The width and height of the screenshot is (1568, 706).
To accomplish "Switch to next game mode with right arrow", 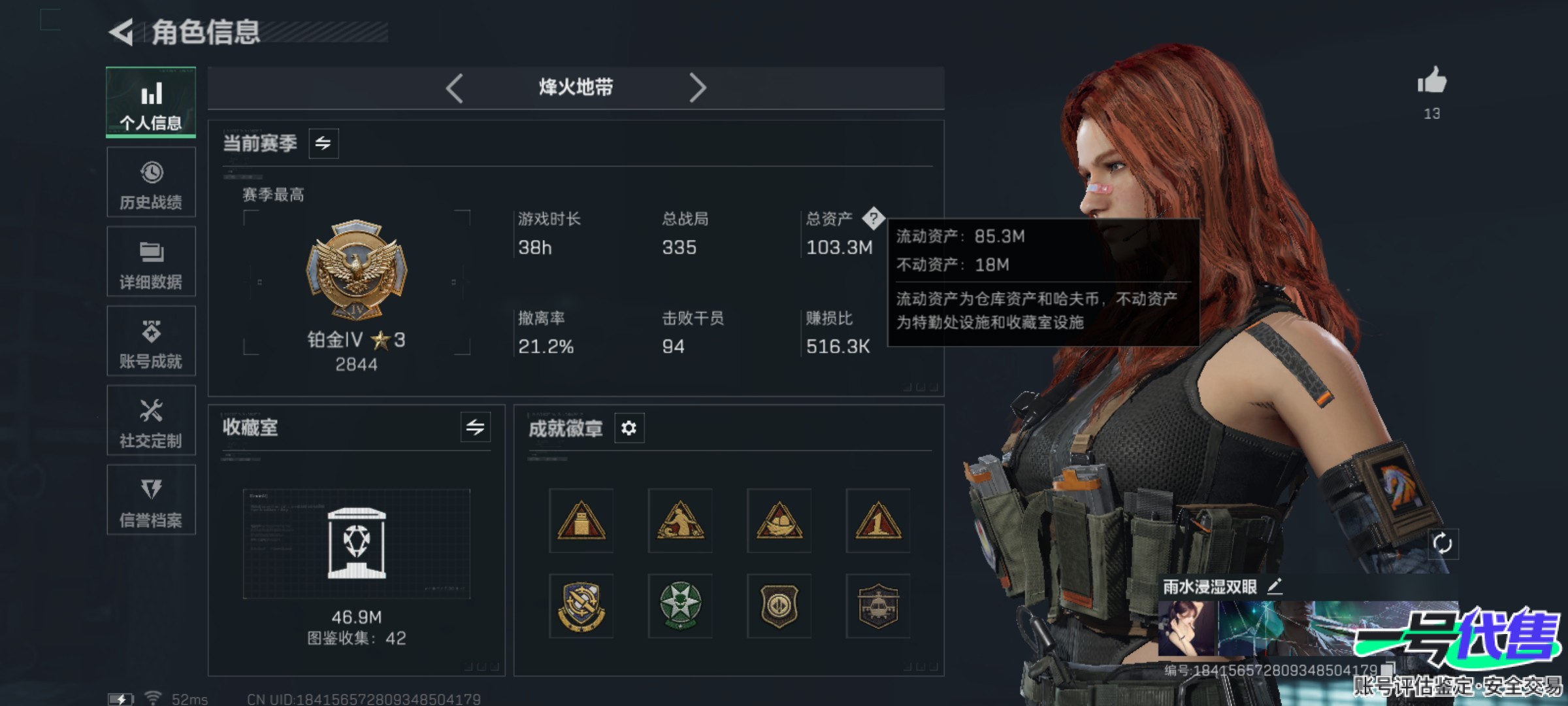I will pyautogui.click(x=697, y=88).
